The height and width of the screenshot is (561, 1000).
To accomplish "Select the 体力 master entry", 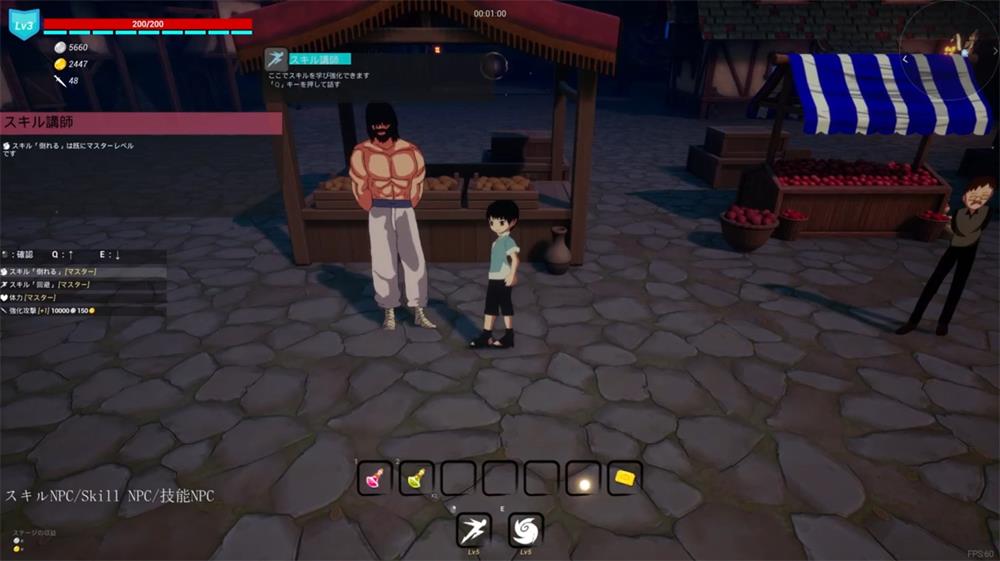I will click(34, 298).
